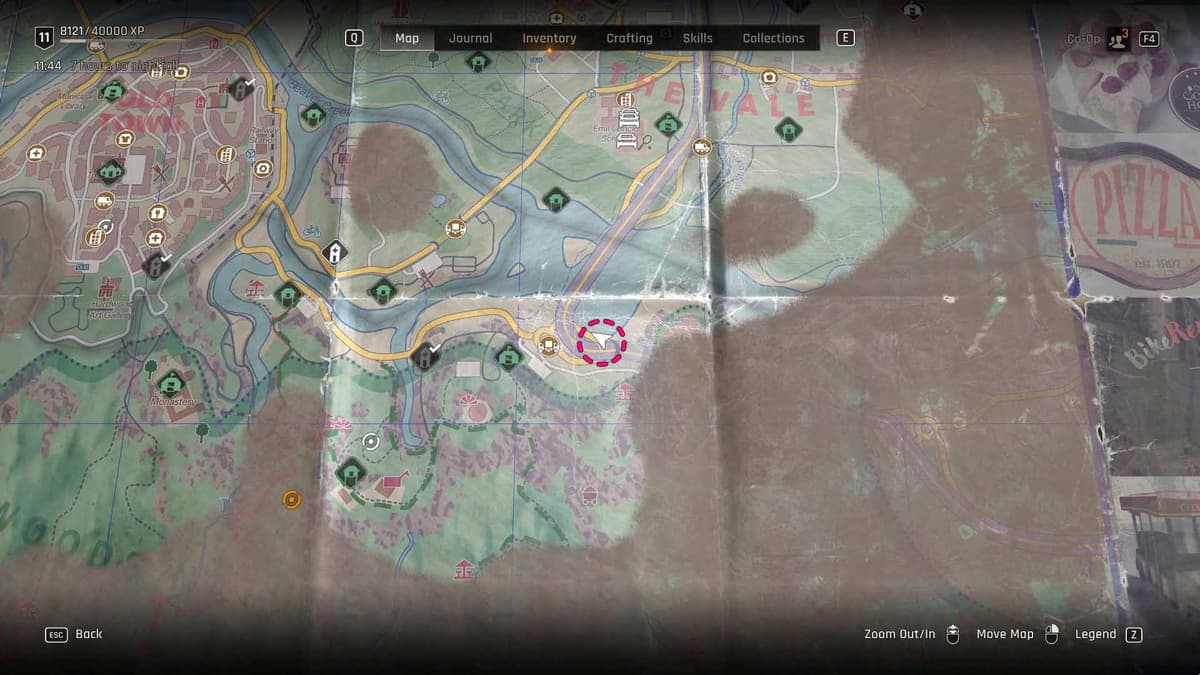
Task: Select the Map tab
Action: click(x=407, y=38)
